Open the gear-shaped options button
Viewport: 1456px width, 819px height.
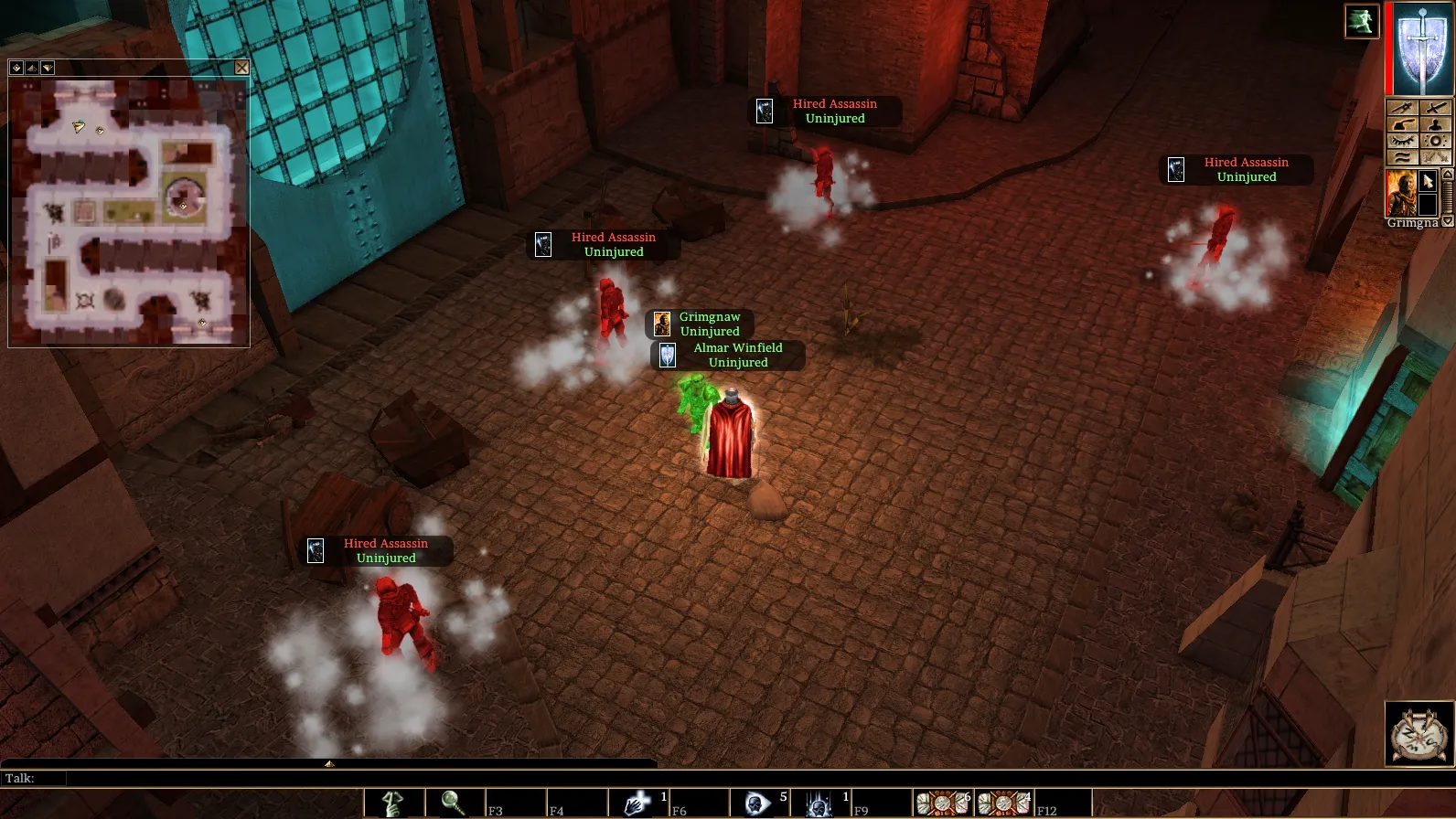coord(1435,141)
